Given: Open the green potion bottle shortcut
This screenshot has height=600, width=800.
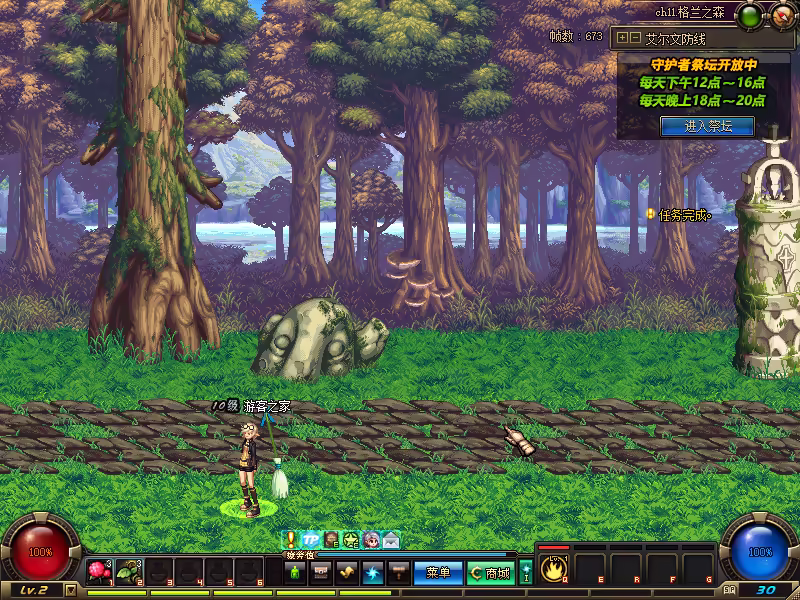Looking at the screenshot, I should click(x=296, y=573).
